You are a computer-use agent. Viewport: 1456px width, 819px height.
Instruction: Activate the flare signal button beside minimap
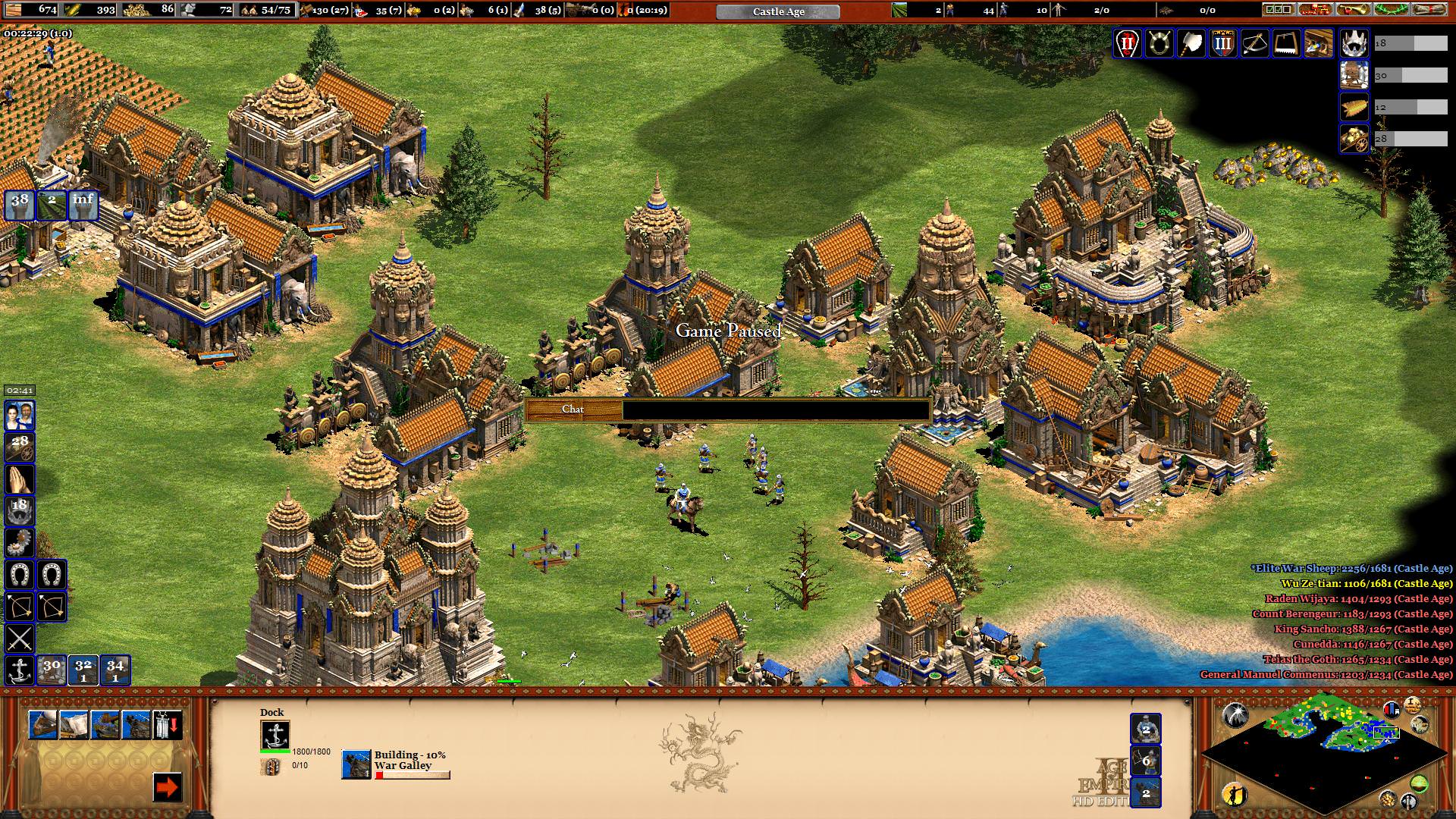[x=1235, y=715]
